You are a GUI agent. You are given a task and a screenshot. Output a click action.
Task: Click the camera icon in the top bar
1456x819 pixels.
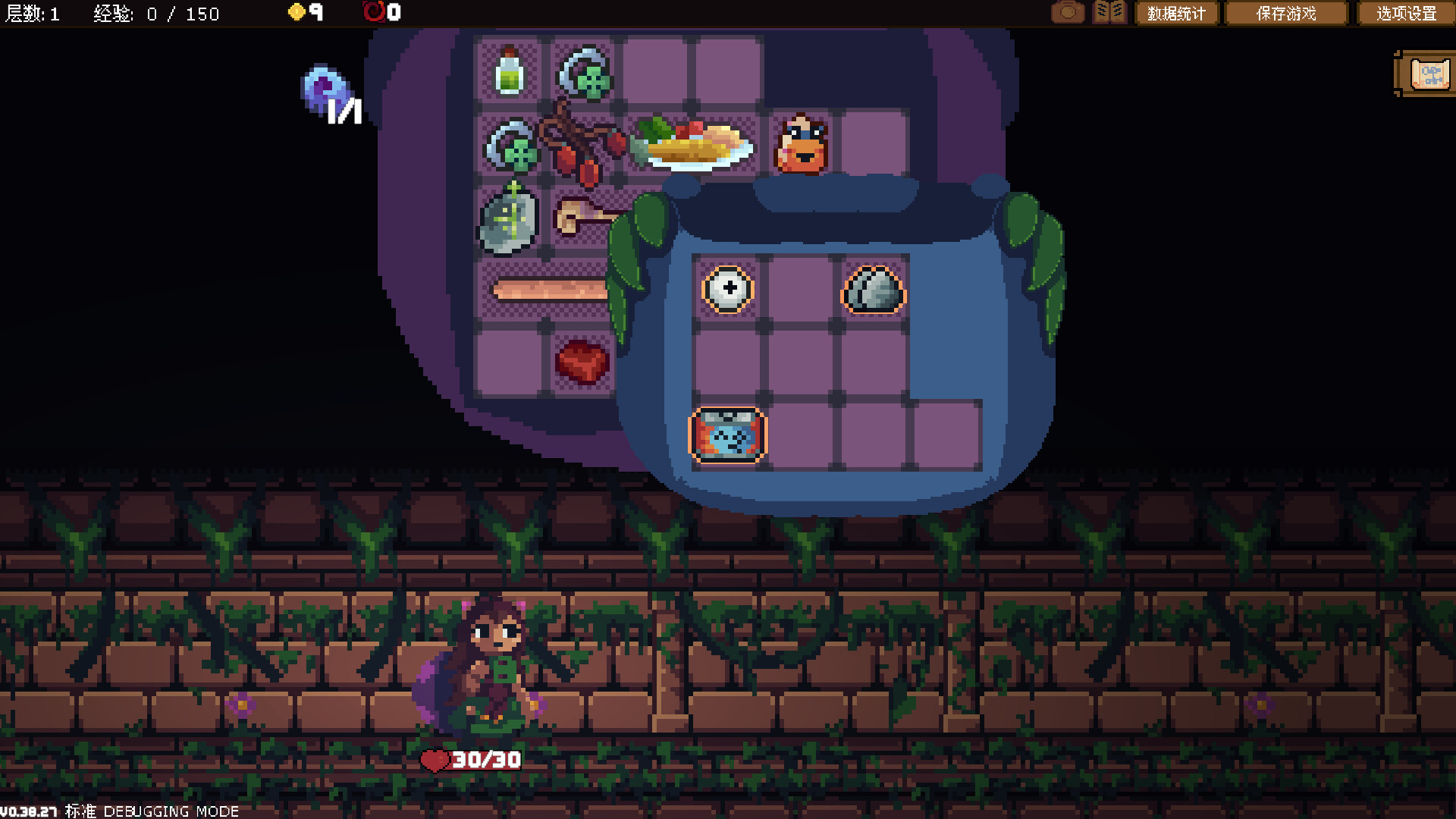[x=1068, y=12]
